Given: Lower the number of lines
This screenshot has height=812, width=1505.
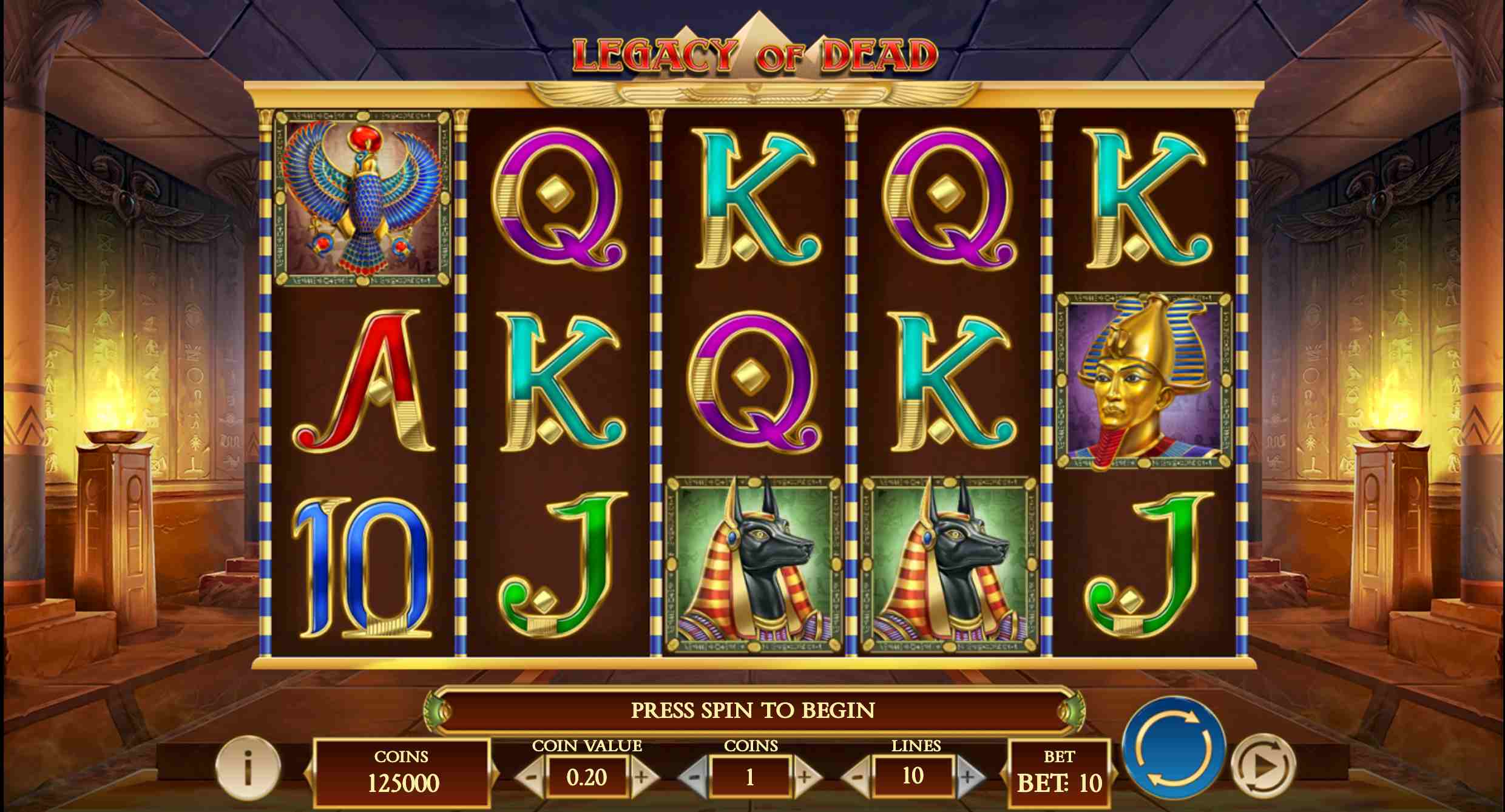Looking at the screenshot, I should click(857, 777).
